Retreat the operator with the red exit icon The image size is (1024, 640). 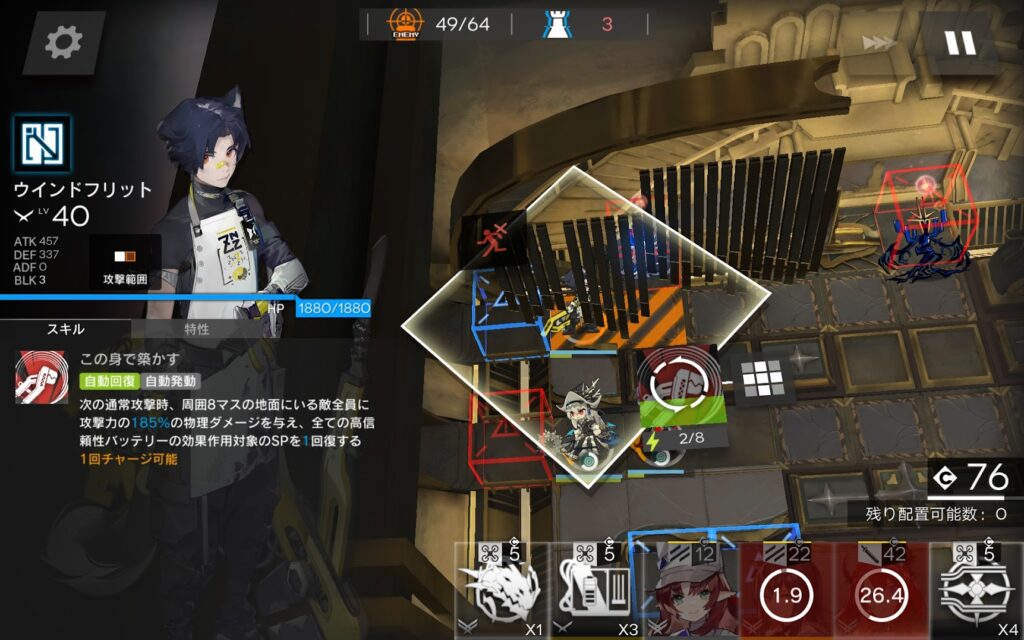(x=492, y=239)
